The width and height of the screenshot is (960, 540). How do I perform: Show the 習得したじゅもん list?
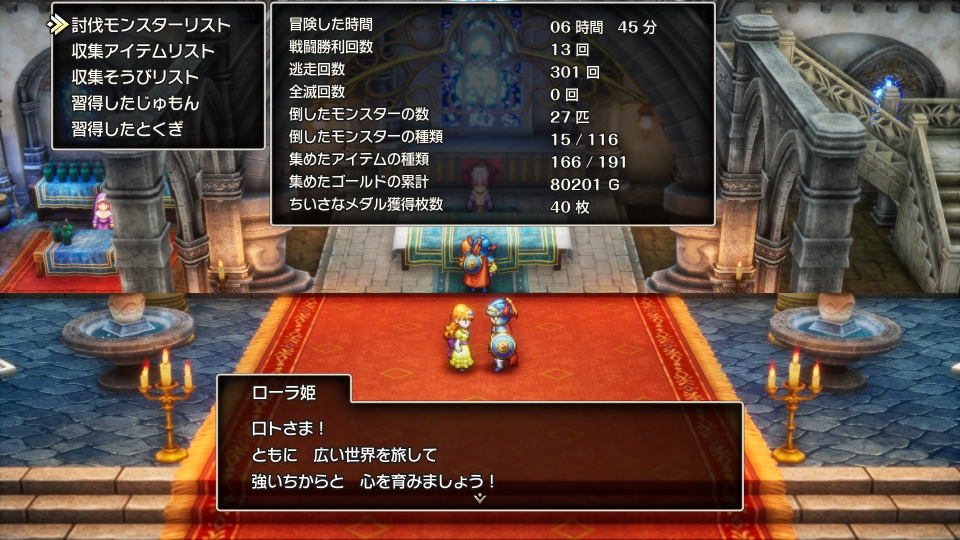(x=135, y=103)
